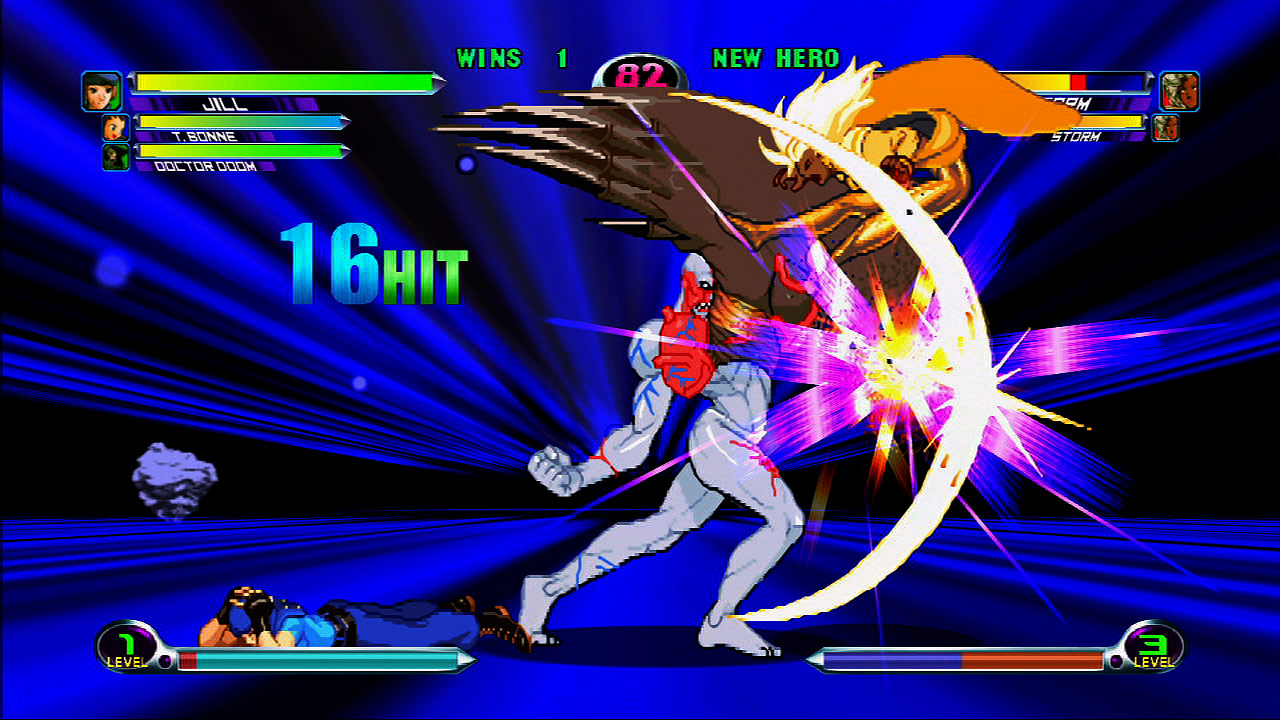Click T. Bonne's small portrait icon
The height and width of the screenshot is (720, 1280).
click(x=115, y=125)
